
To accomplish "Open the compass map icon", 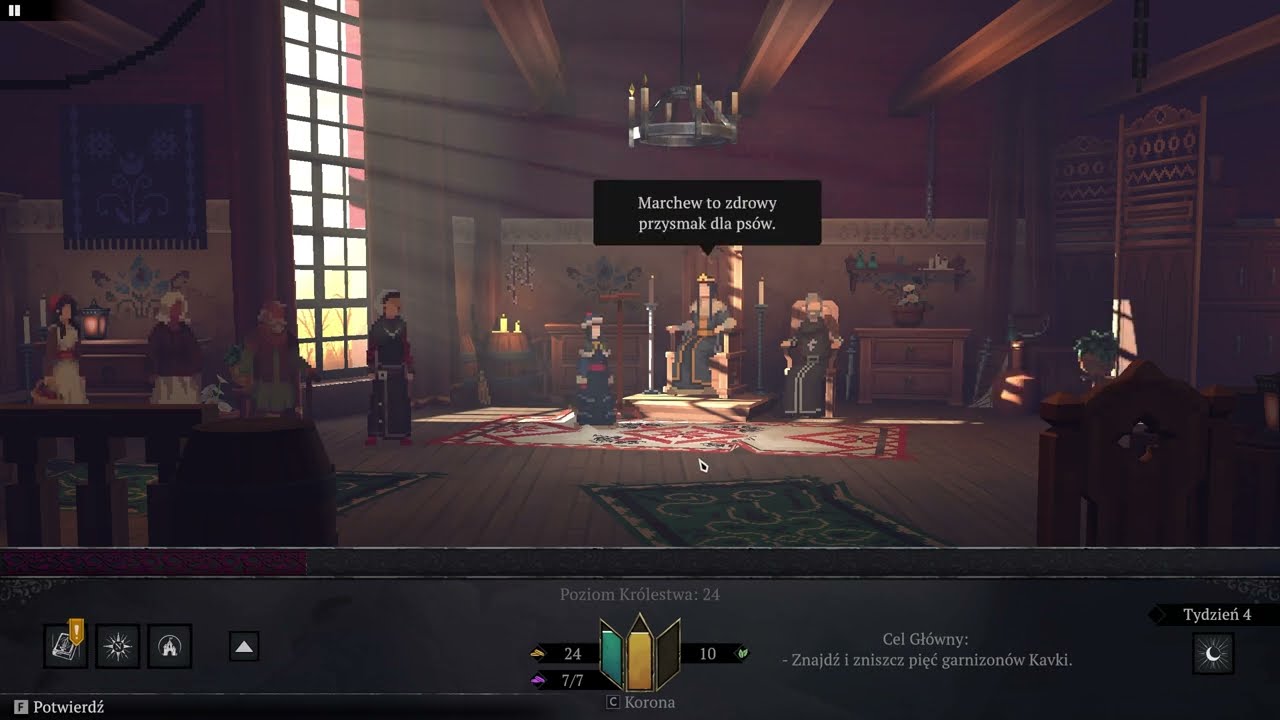I will [x=118, y=647].
